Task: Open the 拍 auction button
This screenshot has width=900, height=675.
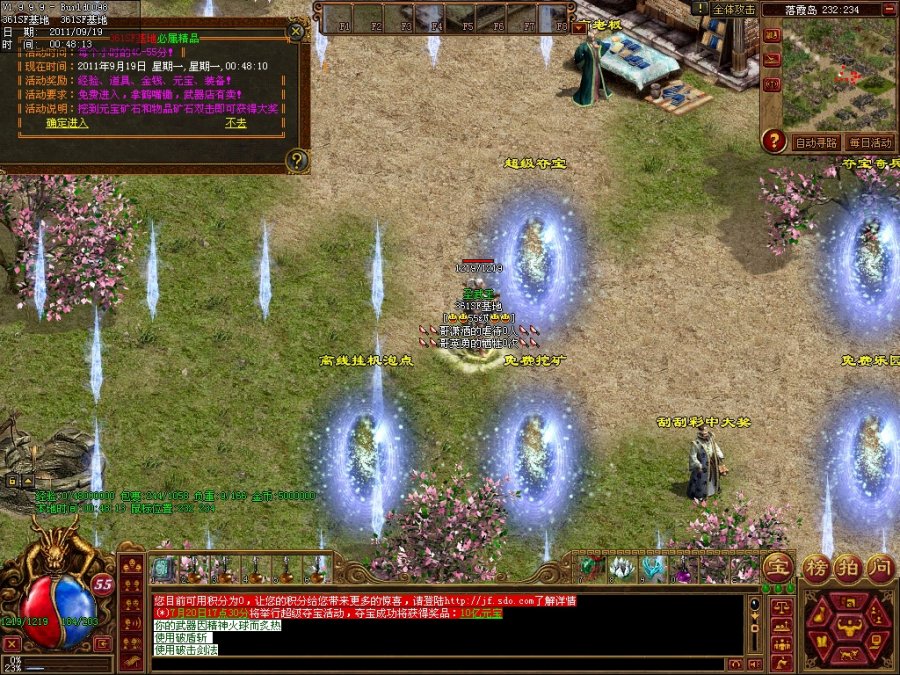Action: (x=849, y=568)
